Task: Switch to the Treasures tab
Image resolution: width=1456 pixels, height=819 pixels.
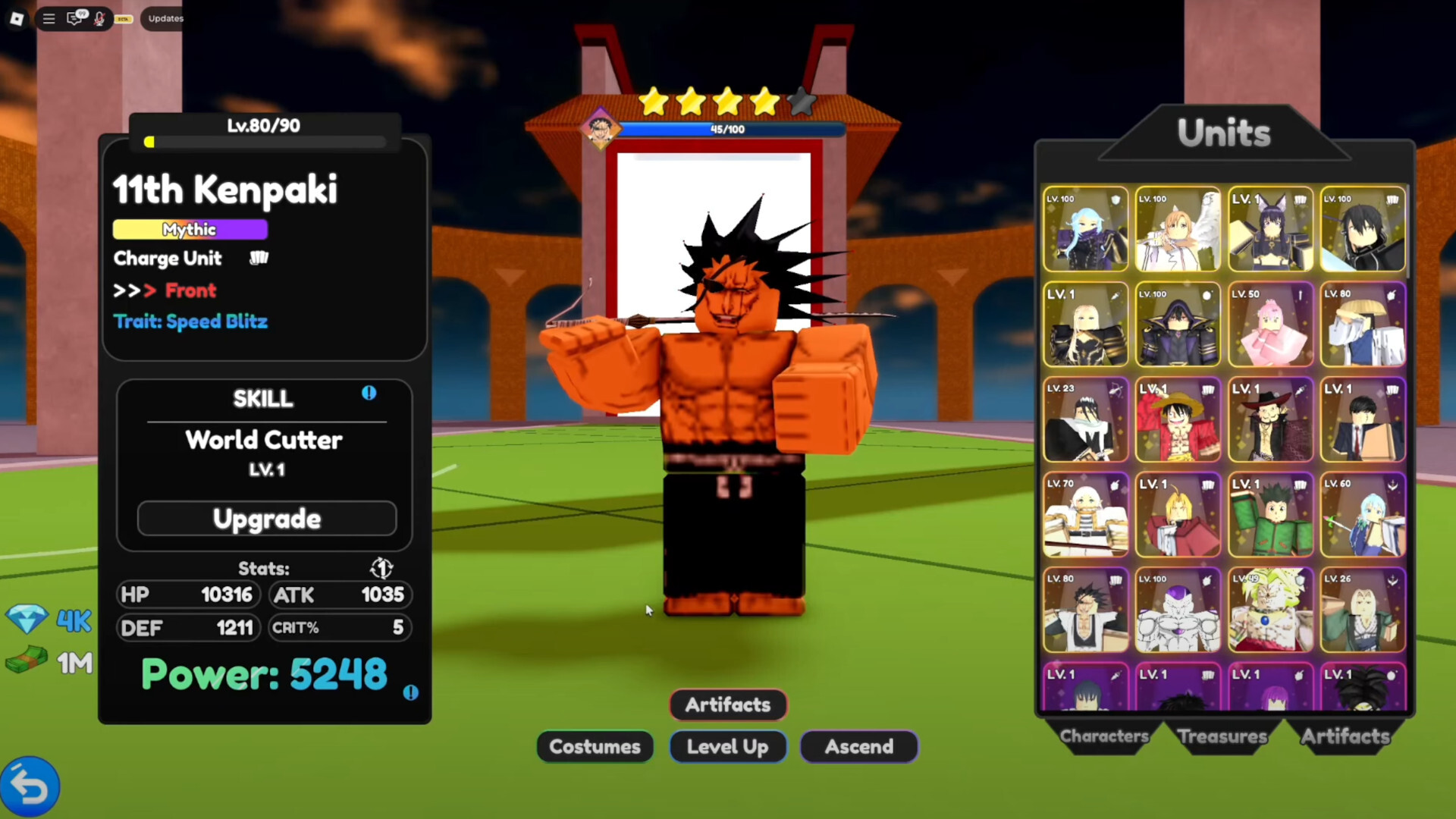Action: 1222,736
